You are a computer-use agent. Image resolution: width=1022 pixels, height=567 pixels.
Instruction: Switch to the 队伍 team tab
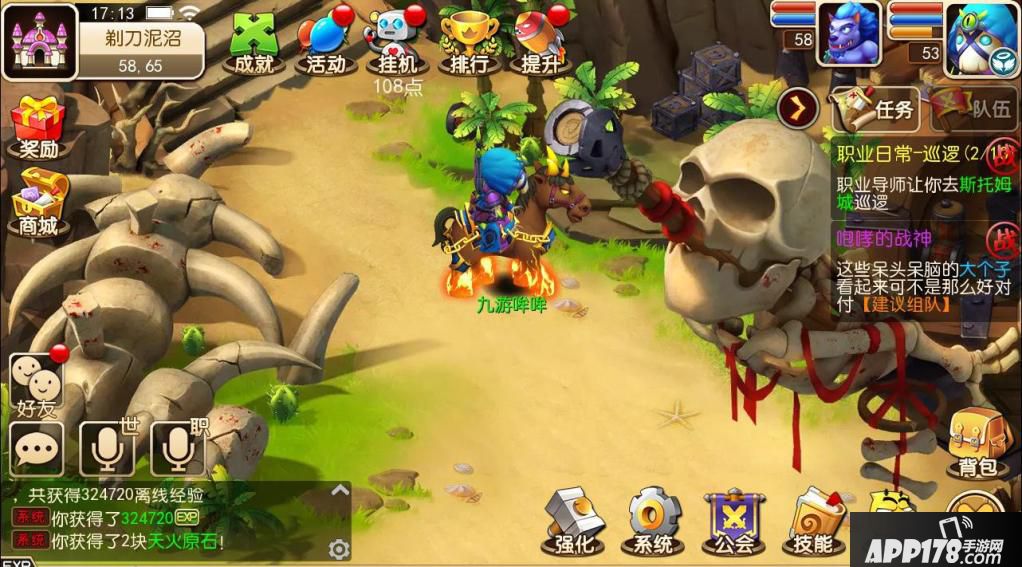tap(976, 108)
